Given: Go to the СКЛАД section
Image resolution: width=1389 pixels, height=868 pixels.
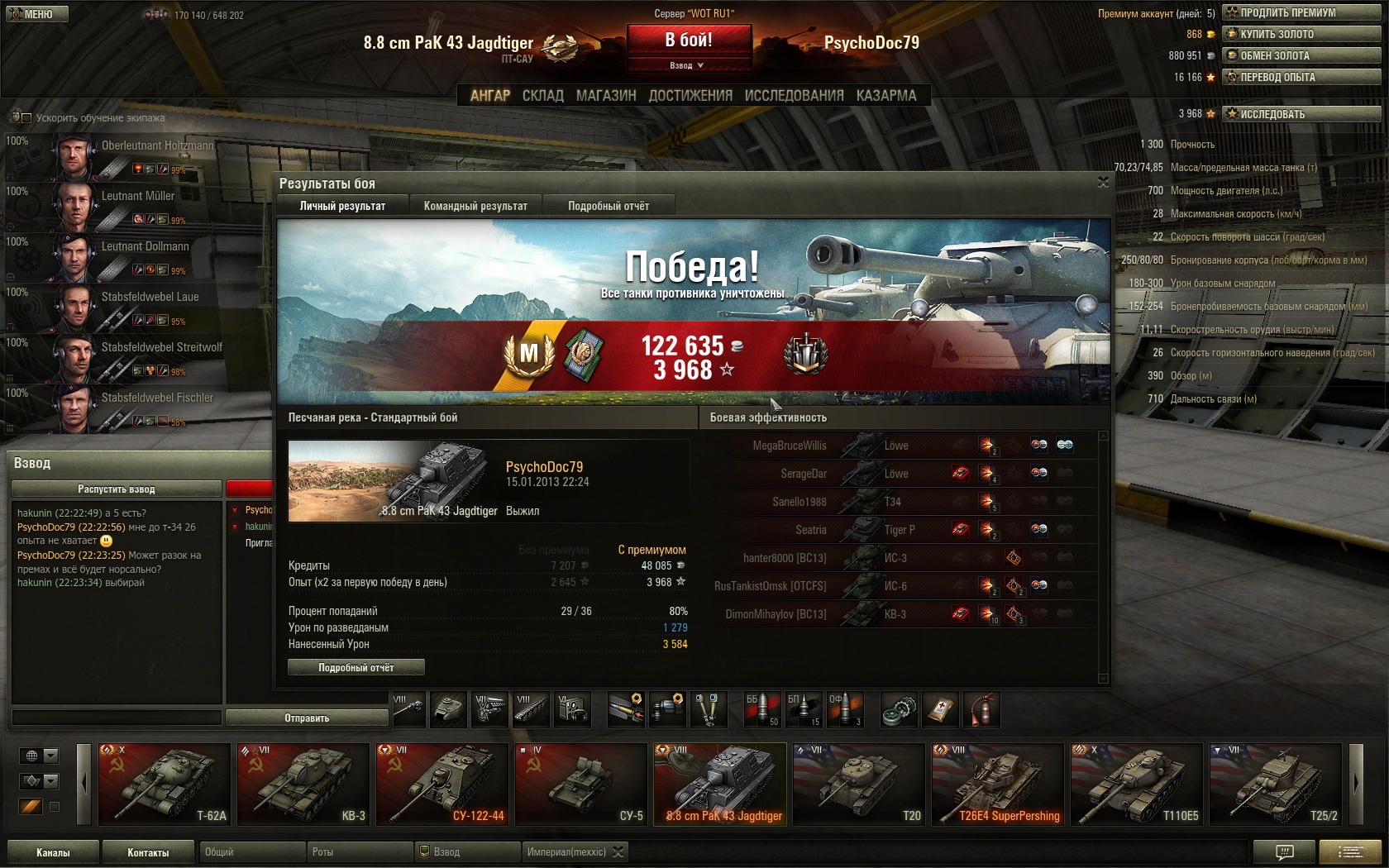Looking at the screenshot, I should [x=542, y=96].
